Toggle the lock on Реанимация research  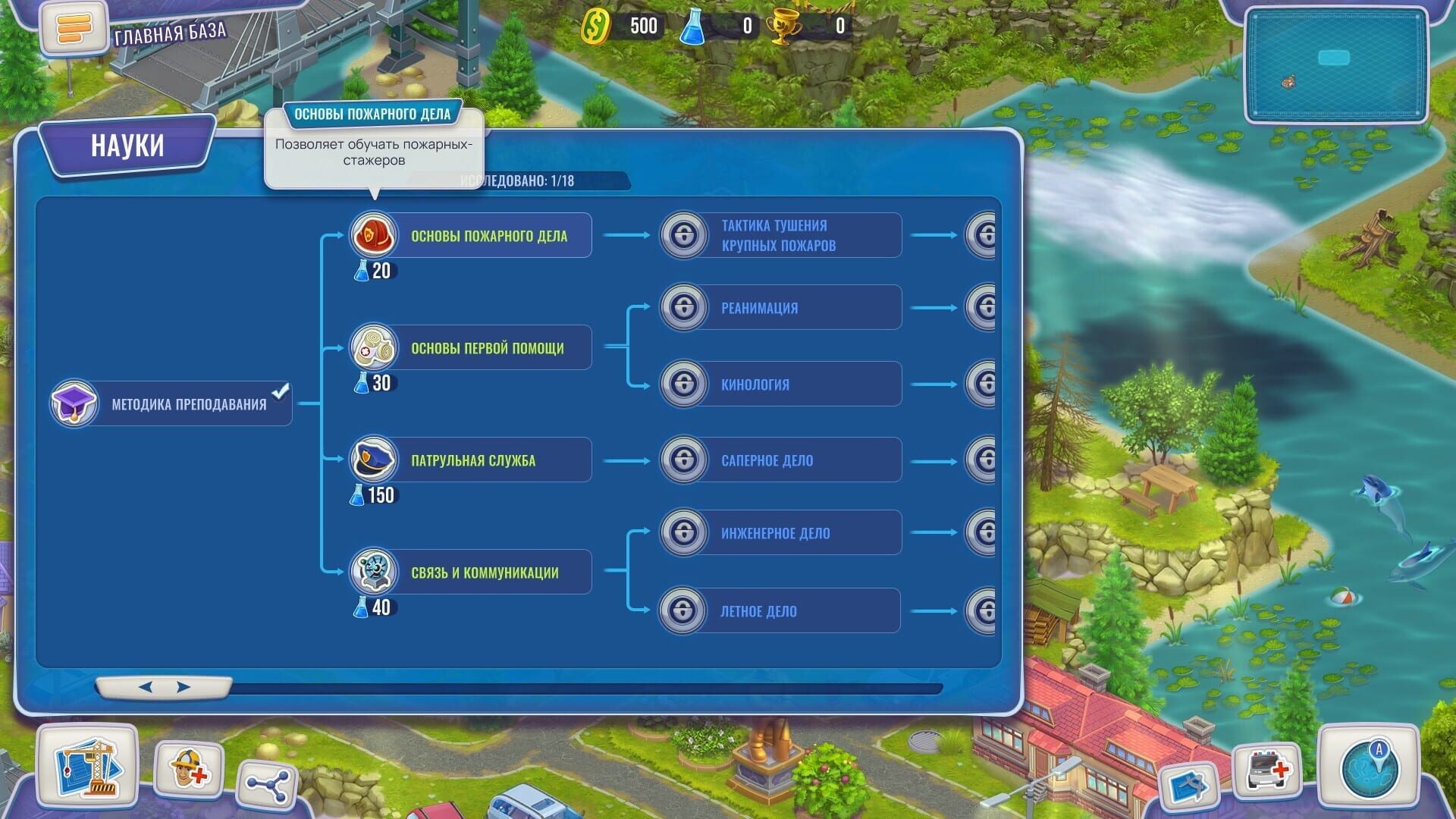[683, 307]
